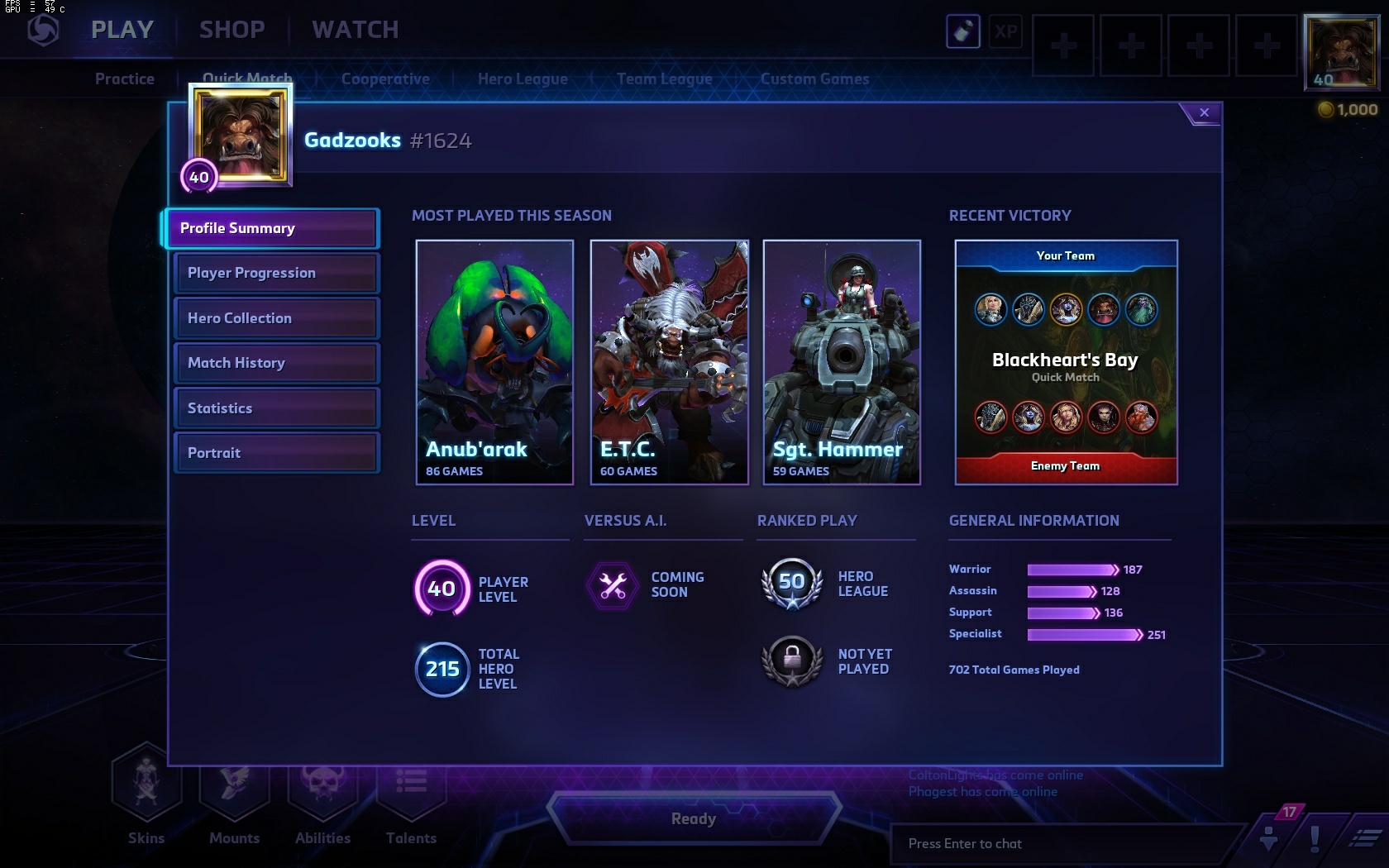Select the Anub'arak most played card
1389x868 pixels.
point(494,362)
